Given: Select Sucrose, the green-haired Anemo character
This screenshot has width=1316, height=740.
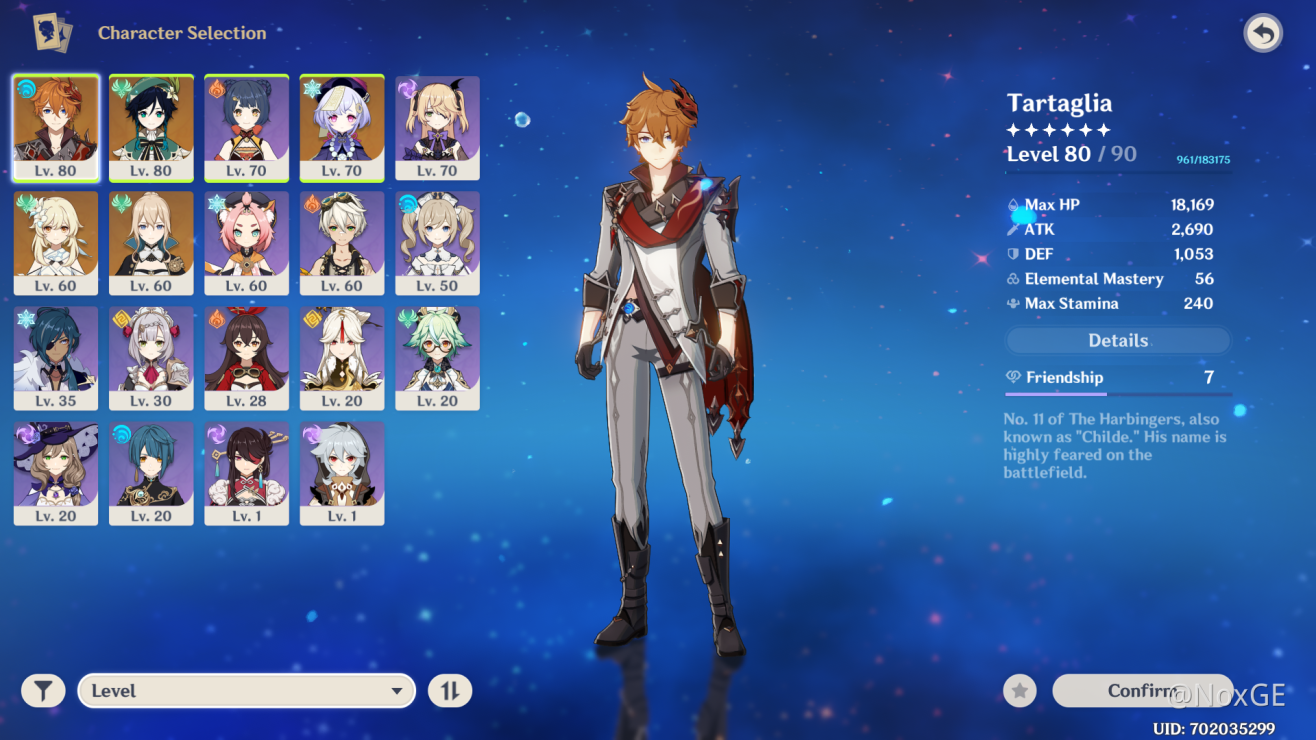Looking at the screenshot, I should [x=437, y=358].
